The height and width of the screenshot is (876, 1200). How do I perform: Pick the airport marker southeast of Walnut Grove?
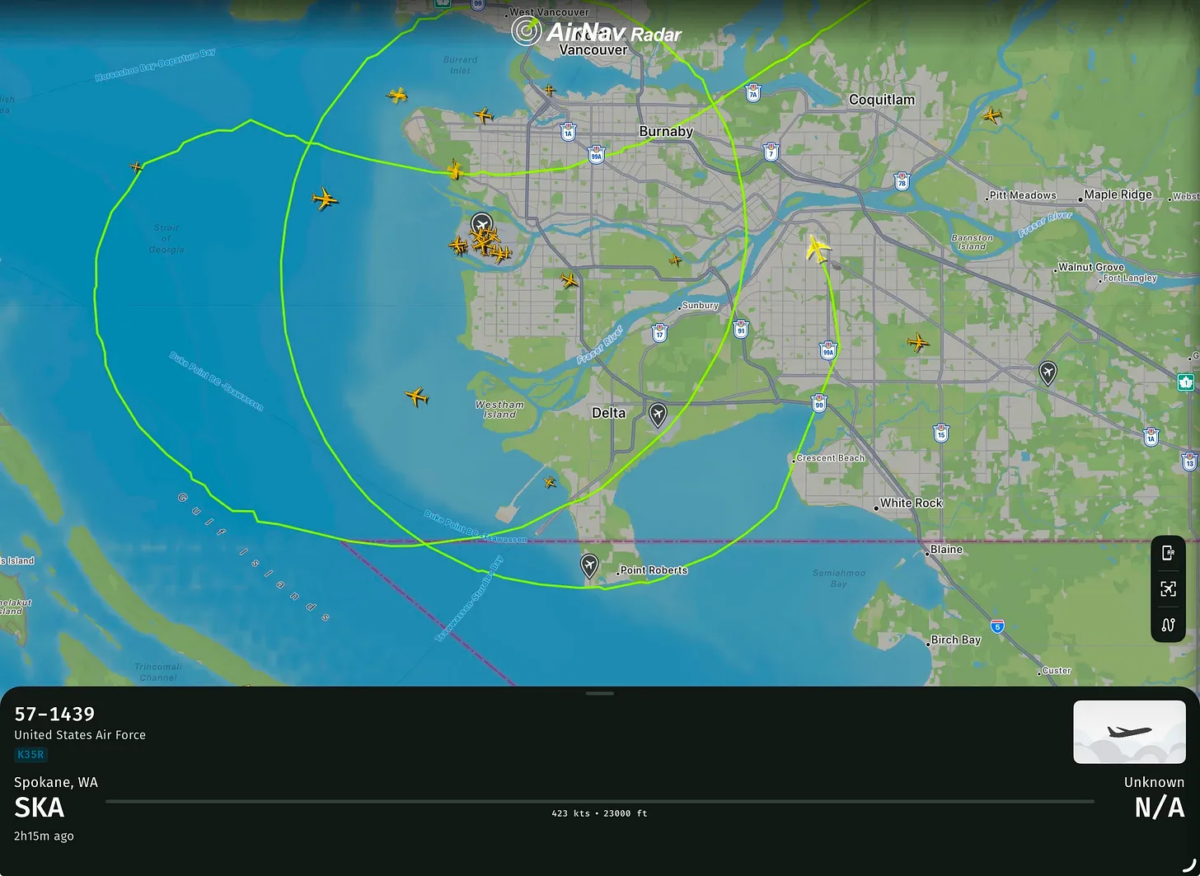1047,373
